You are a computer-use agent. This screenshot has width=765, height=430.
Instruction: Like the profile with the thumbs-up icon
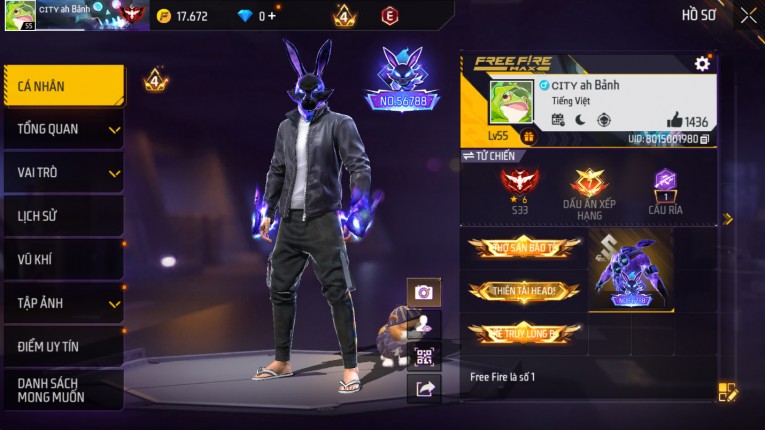point(675,121)
